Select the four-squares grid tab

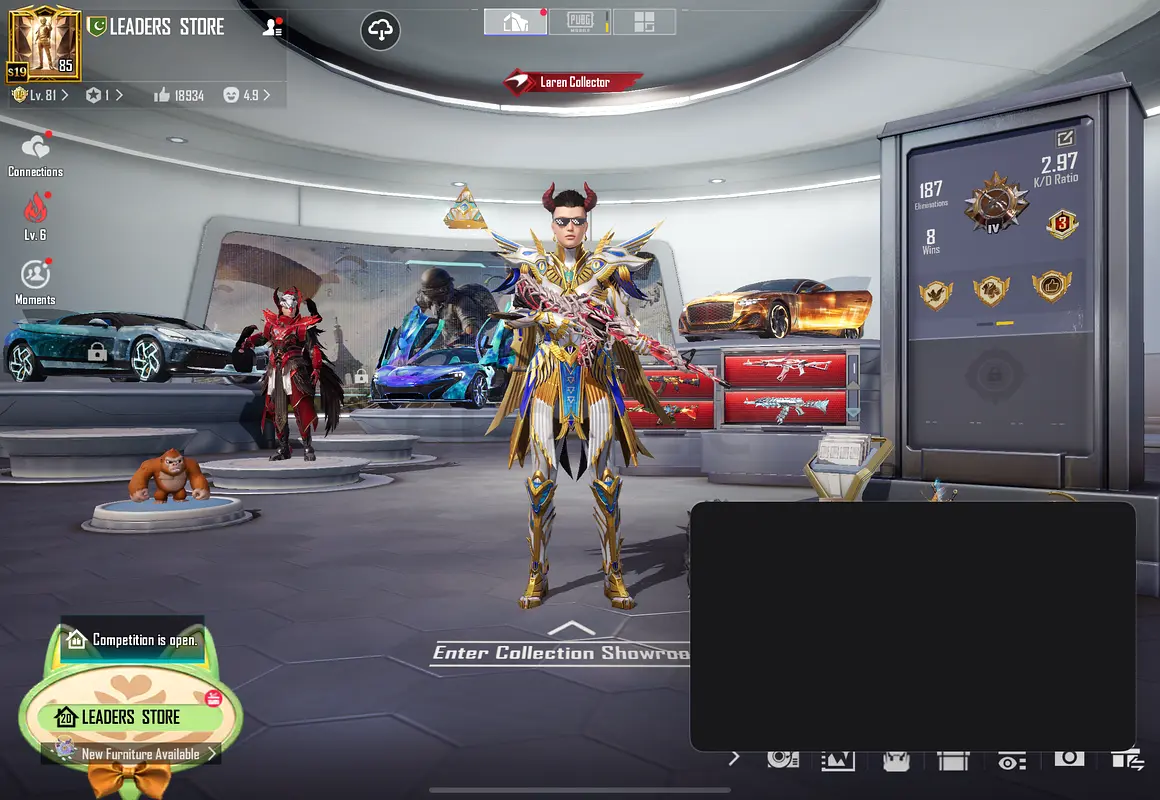(644, 22)
